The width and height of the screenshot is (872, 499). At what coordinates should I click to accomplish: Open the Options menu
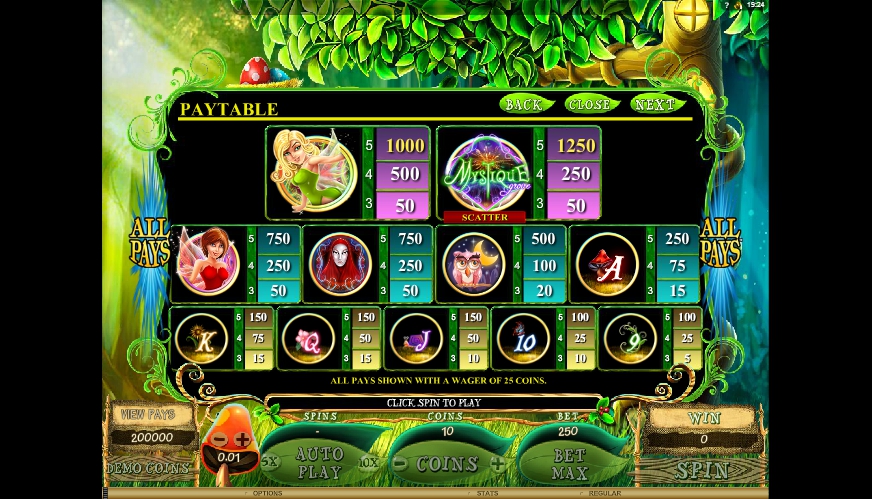tap(267, 493)
